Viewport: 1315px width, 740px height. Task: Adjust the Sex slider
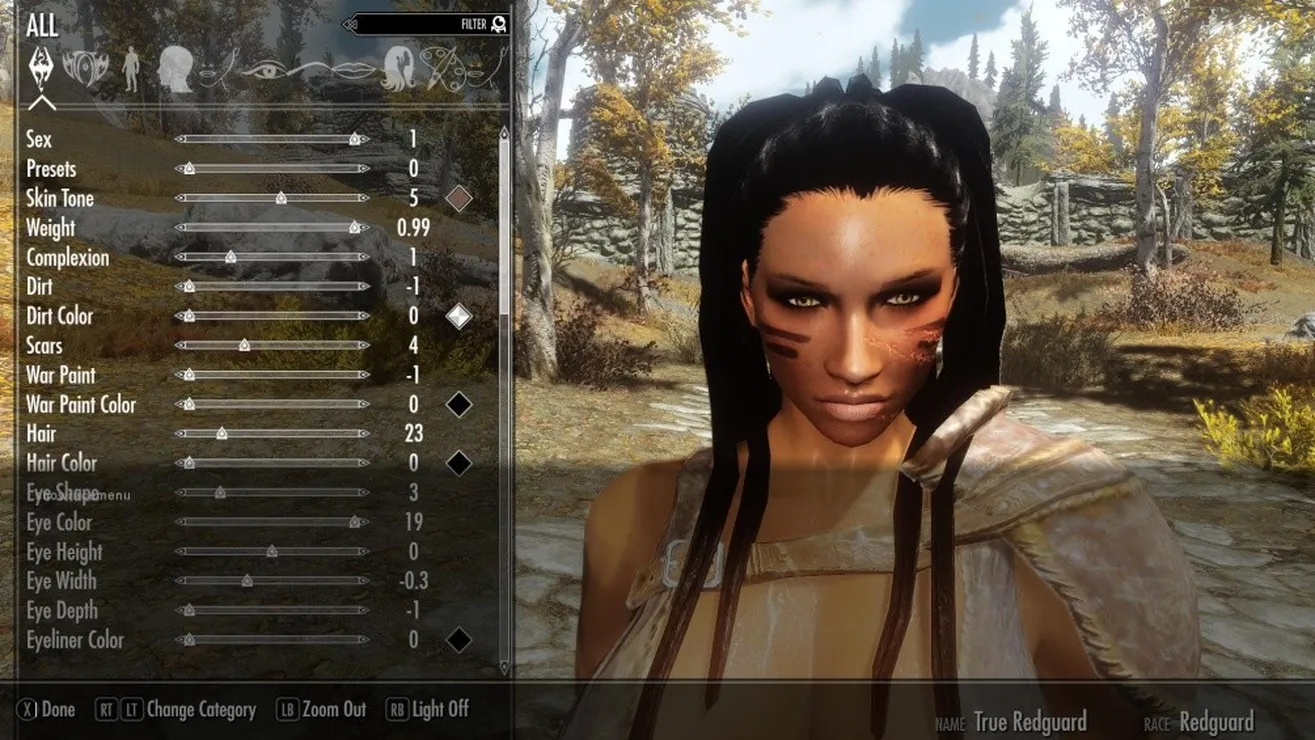pyautogui.click(x=354, y=139)
